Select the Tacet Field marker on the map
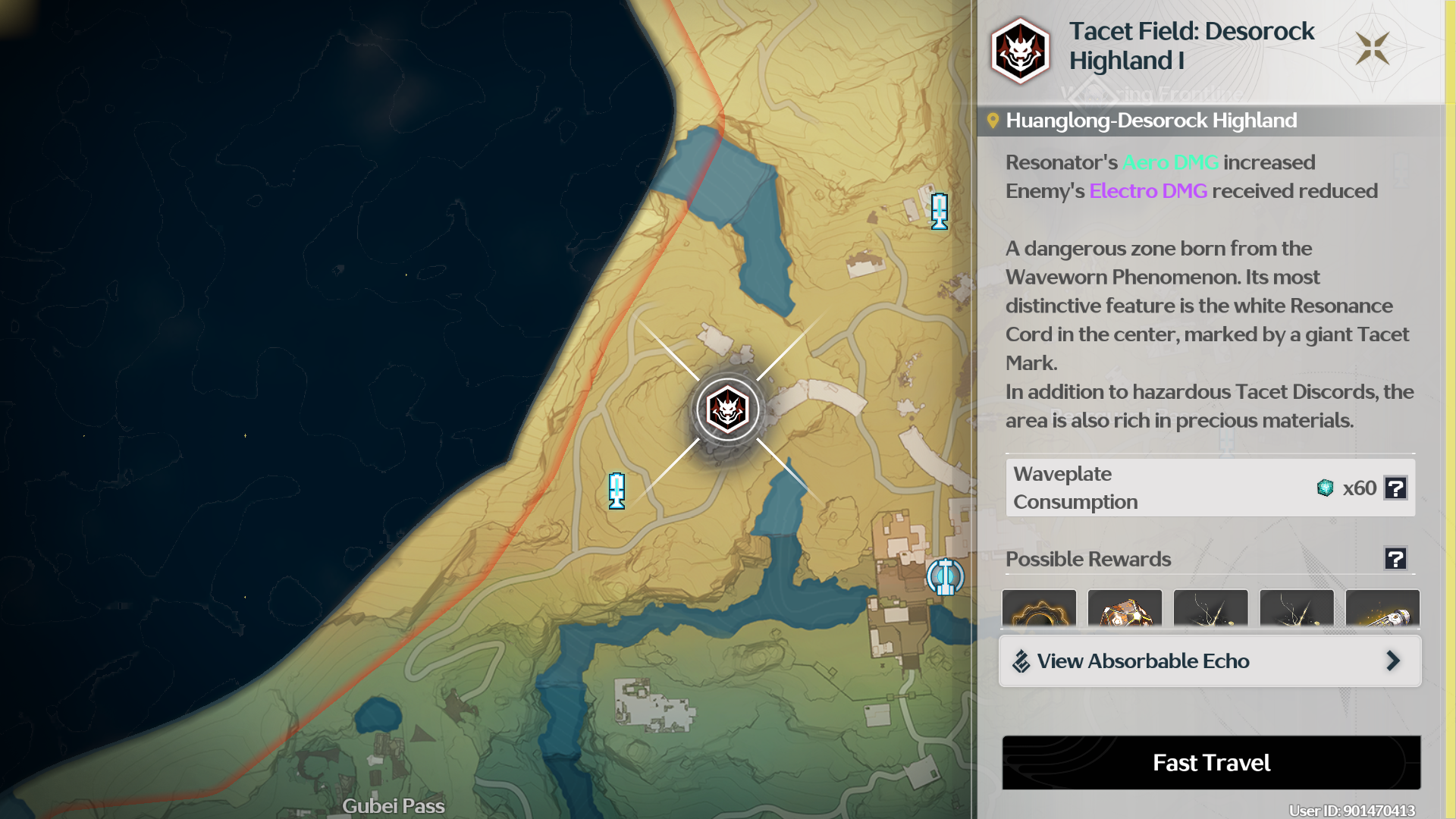1456x819 pixels. pyautogui.click(x=728, y=410)
